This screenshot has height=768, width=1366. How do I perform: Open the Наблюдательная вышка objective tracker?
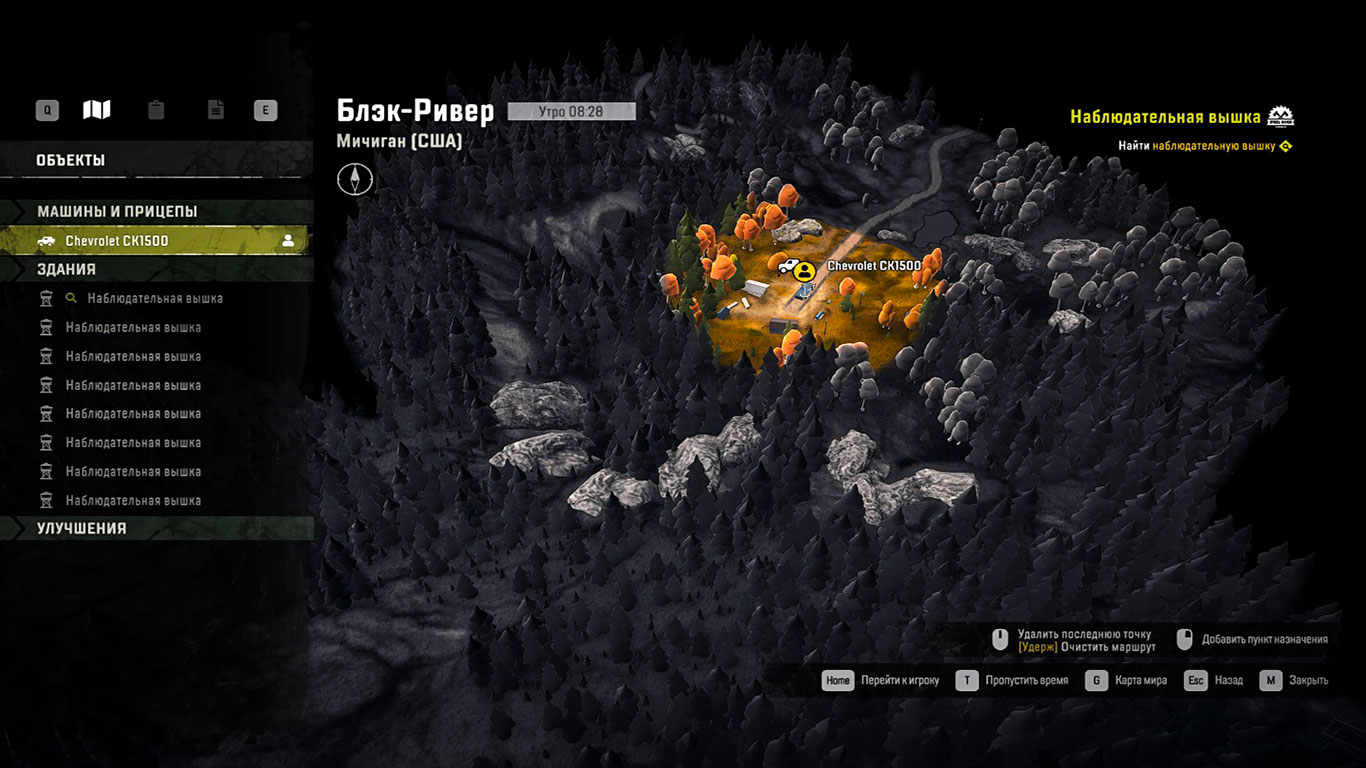1165,117
